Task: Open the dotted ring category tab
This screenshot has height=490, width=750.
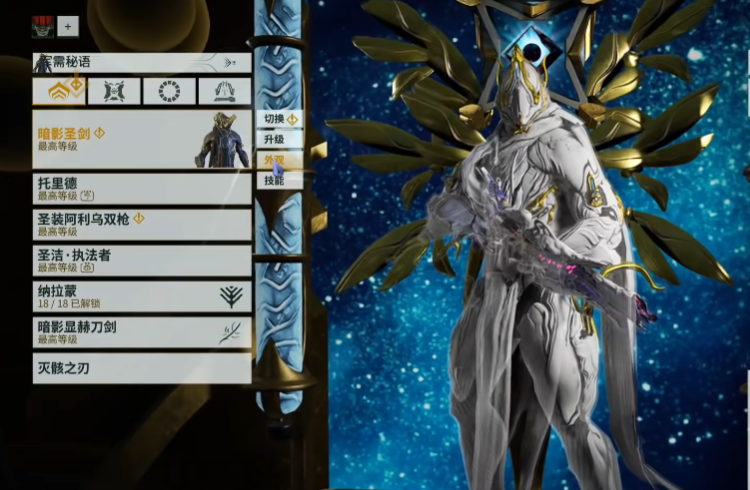Action: coord(169,91)
